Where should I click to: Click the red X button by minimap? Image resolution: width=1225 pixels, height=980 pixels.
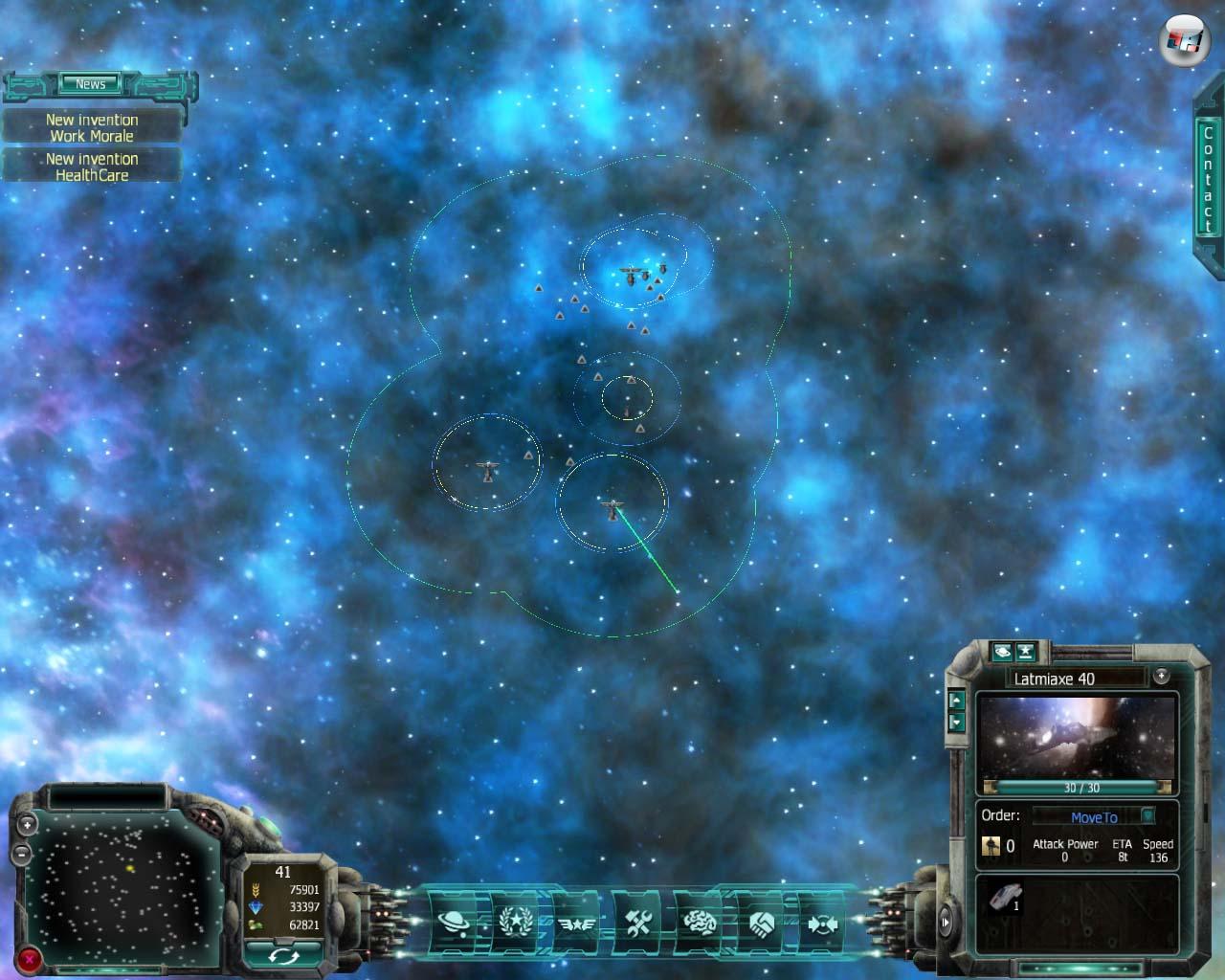[x=31, y=957]
